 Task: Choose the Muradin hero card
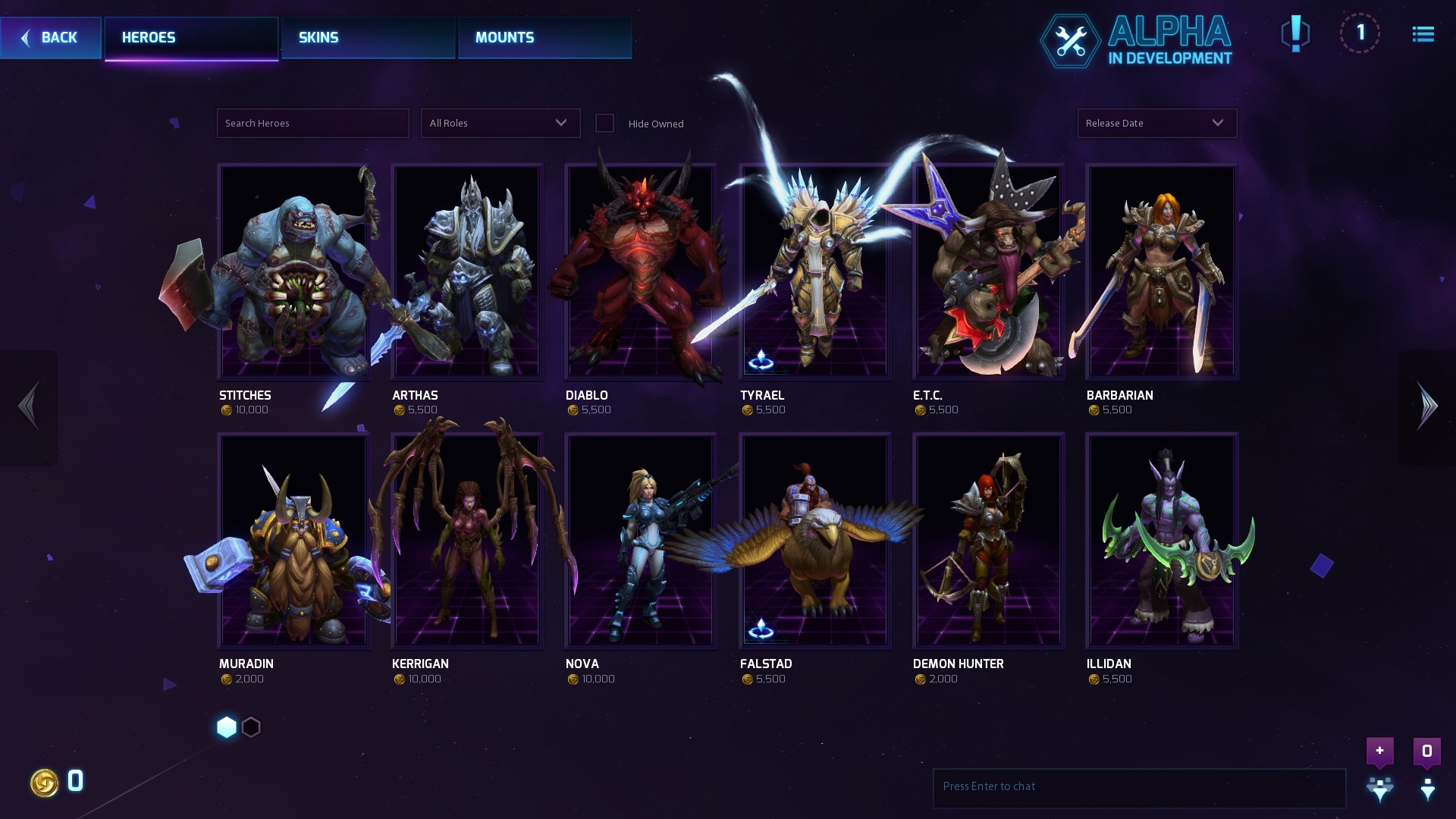pyautogui.click(x=293, y=540)
